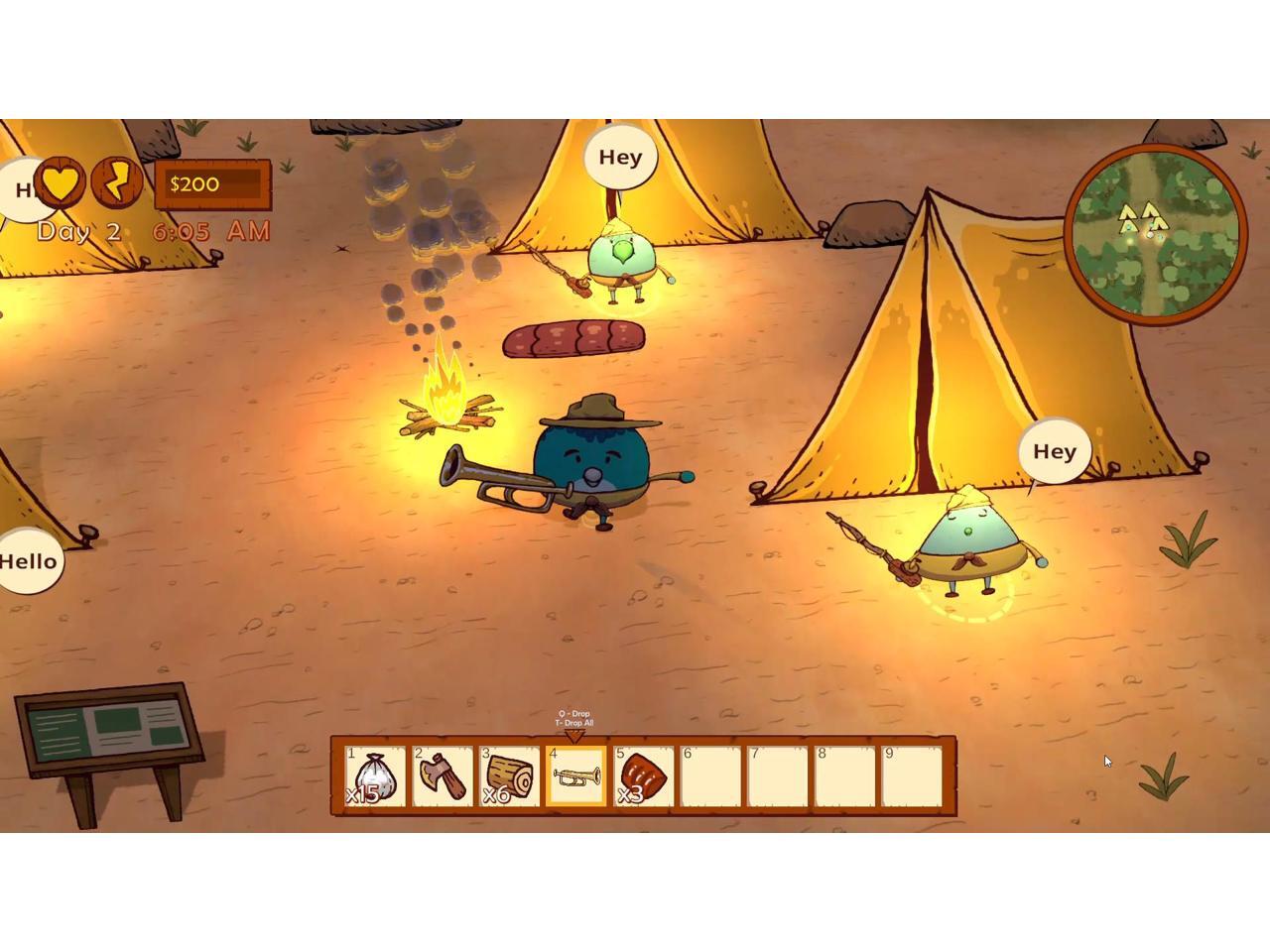Select empty hotbar slot 6
Screen dimensions: 1270x952
[711, 775]
